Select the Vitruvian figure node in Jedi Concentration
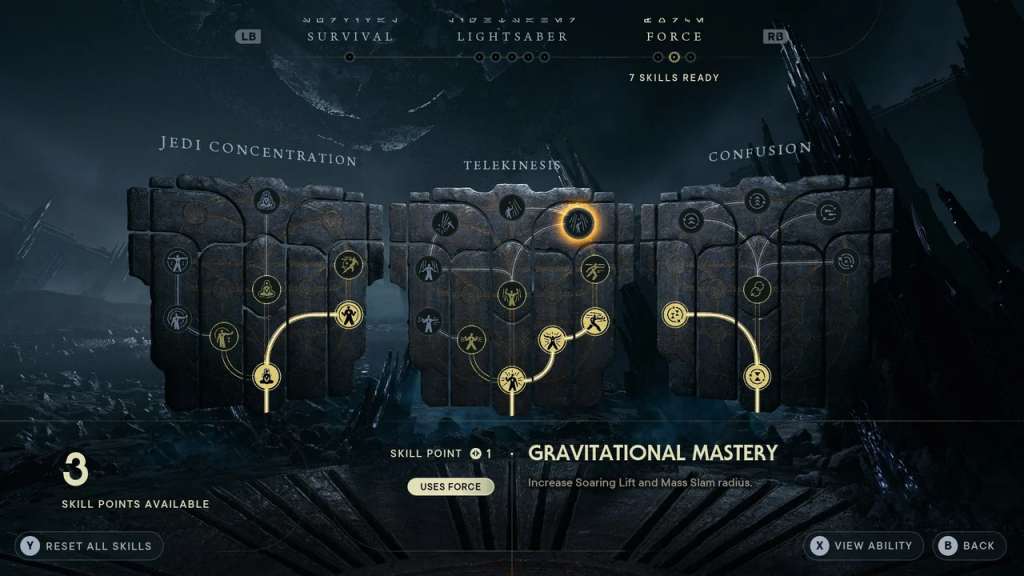This screenshot has width=1024, height=576. pyautogui.click(x=179, y=262)
